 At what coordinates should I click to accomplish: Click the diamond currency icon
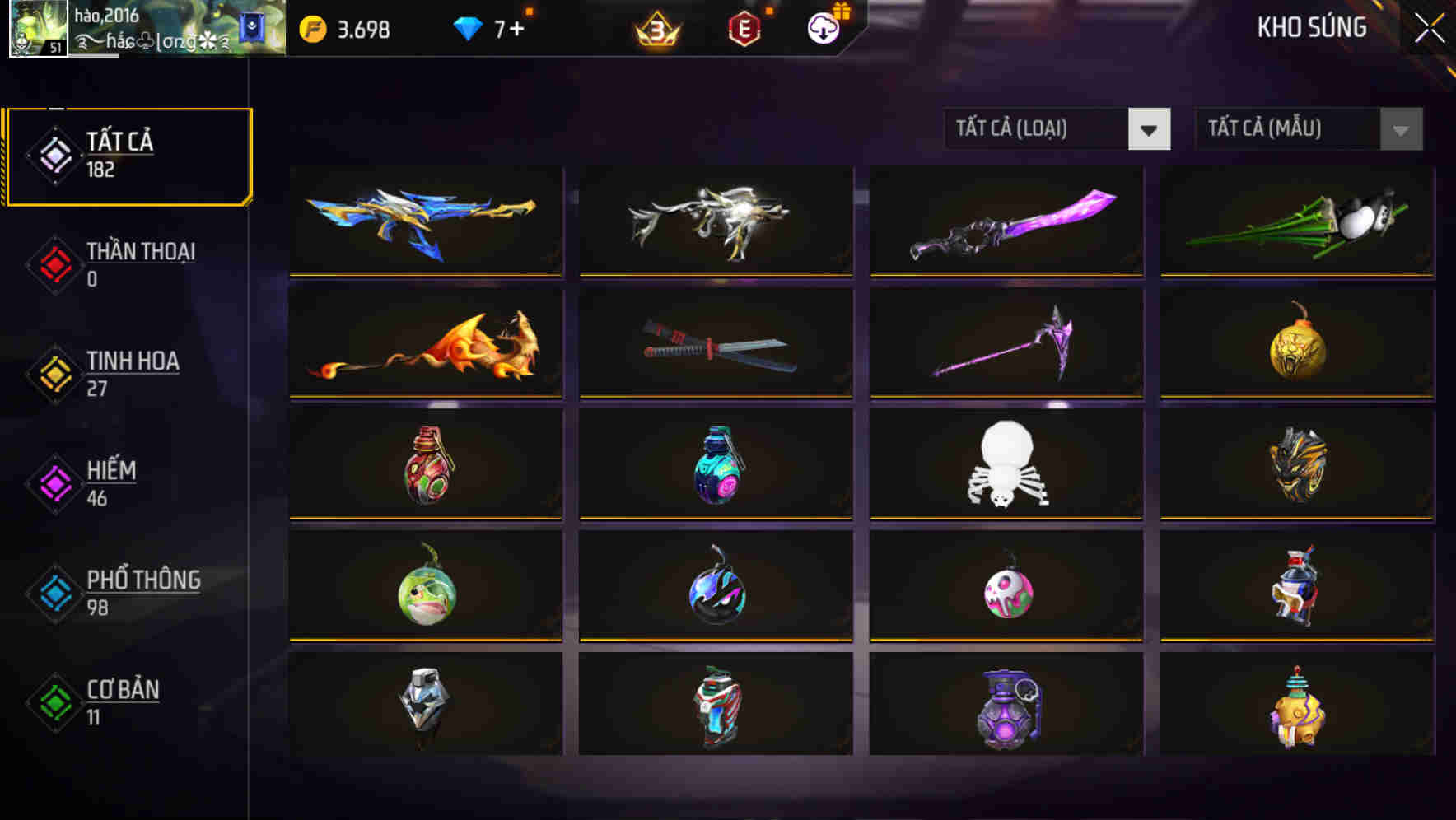point(469,26)
